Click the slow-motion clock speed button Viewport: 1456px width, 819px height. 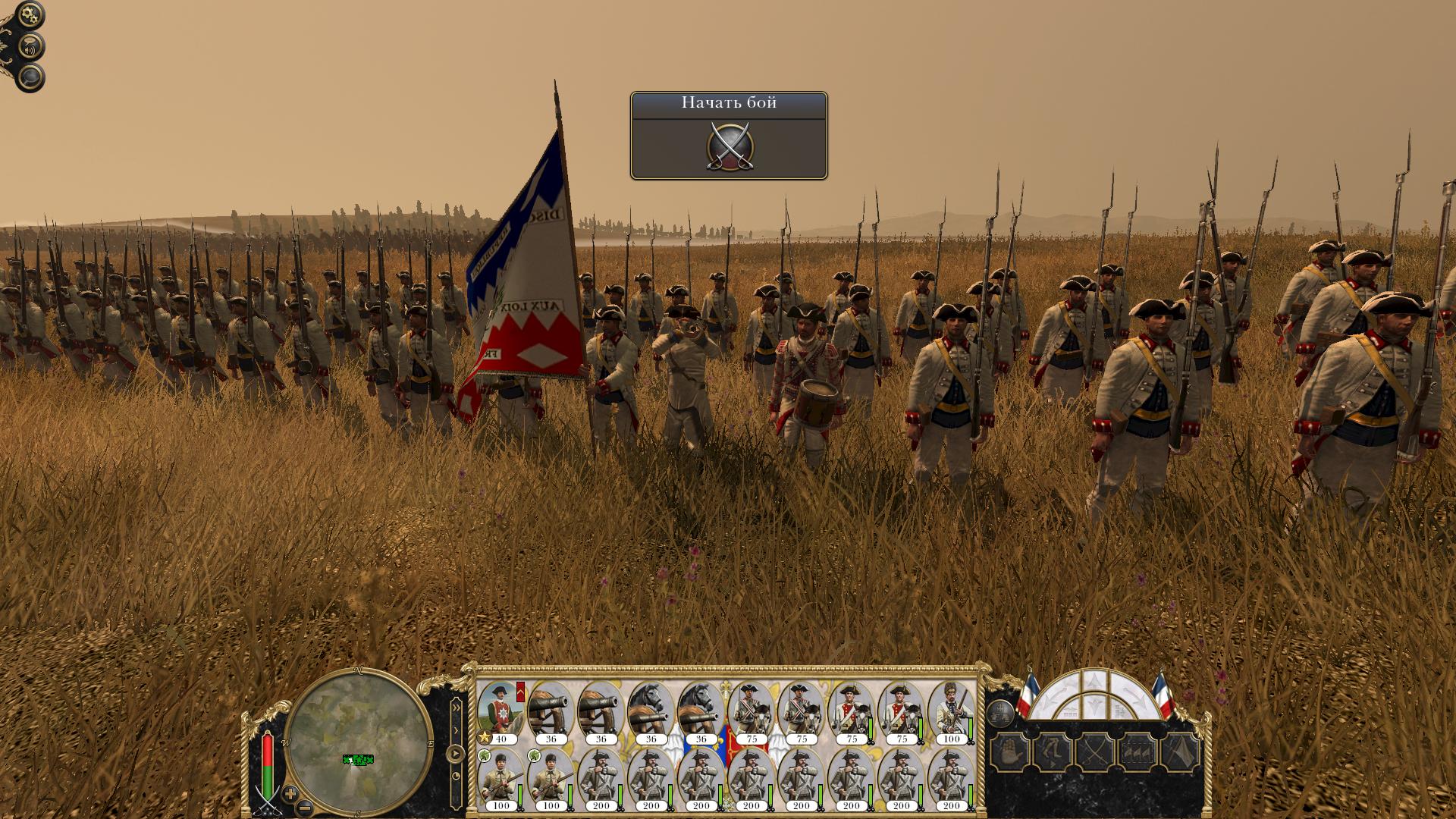456,777
